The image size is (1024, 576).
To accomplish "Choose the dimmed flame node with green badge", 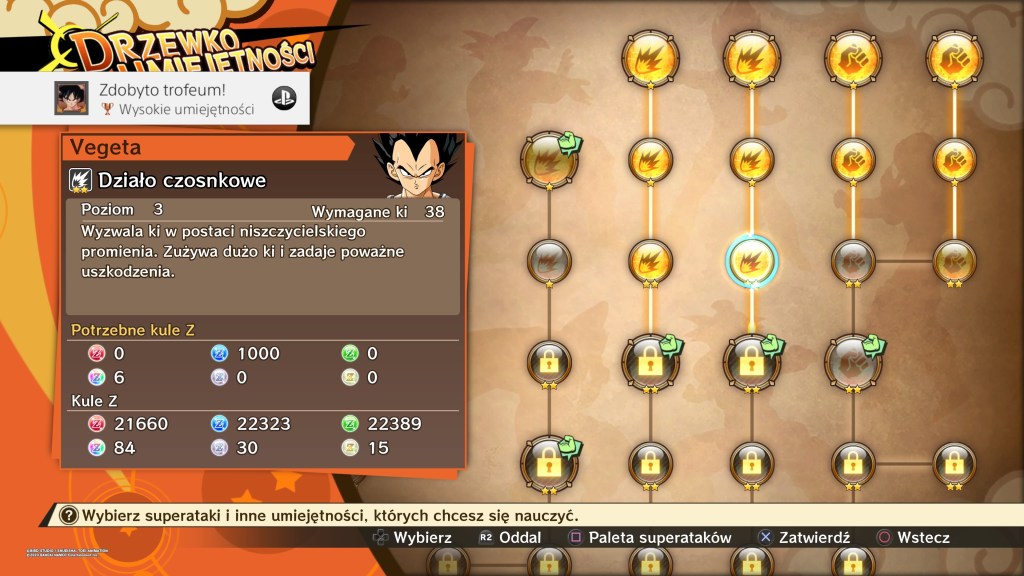I will point(547,159).
